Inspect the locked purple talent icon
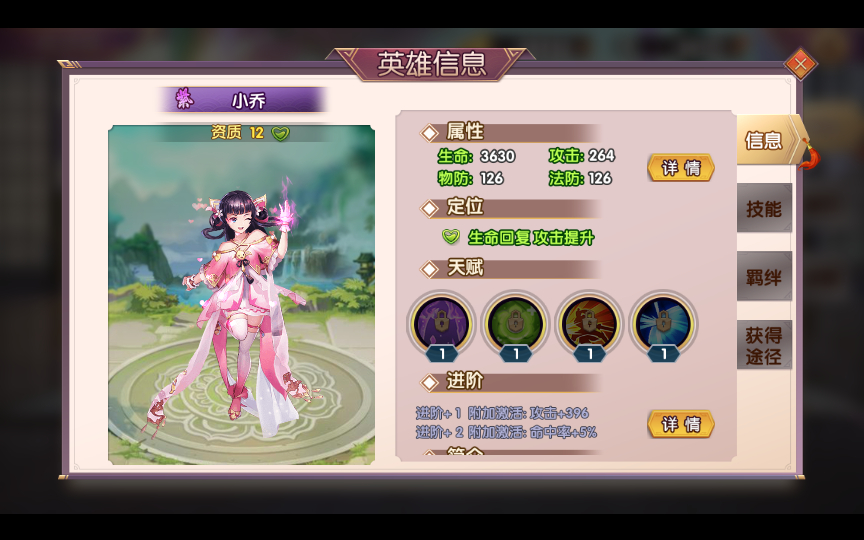The width and height of the screenshot is (864, 540). coord(442,323)
